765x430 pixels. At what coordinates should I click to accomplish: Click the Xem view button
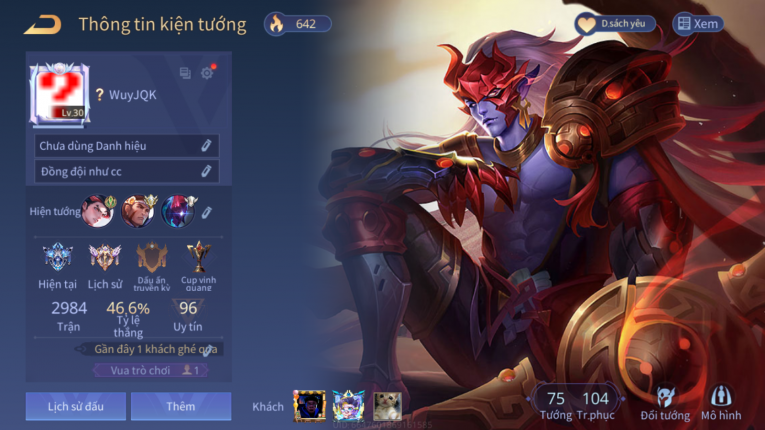point(698,24)
